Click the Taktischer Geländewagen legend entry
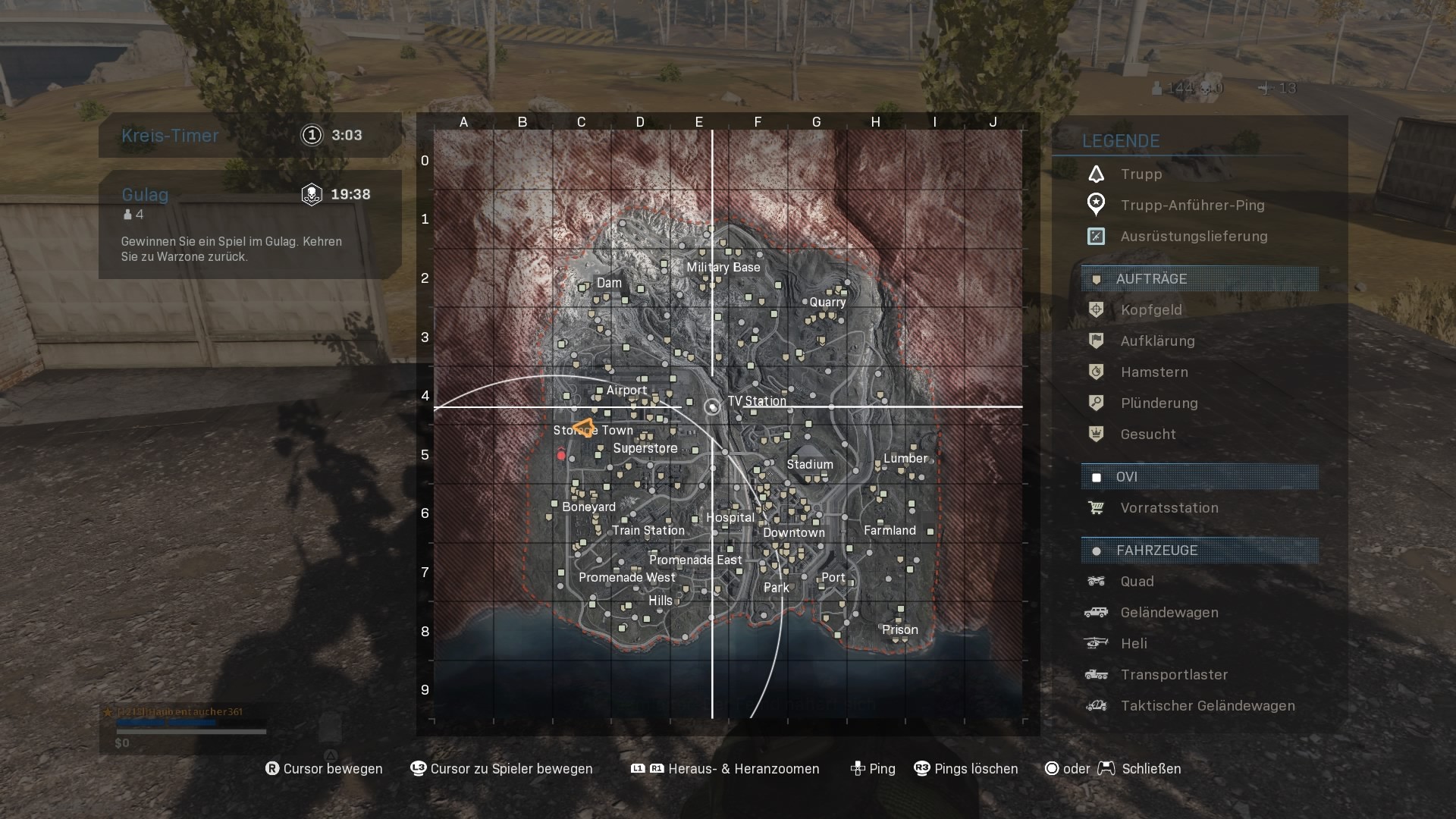1456x819 pixels. (x=1207, y=706)
